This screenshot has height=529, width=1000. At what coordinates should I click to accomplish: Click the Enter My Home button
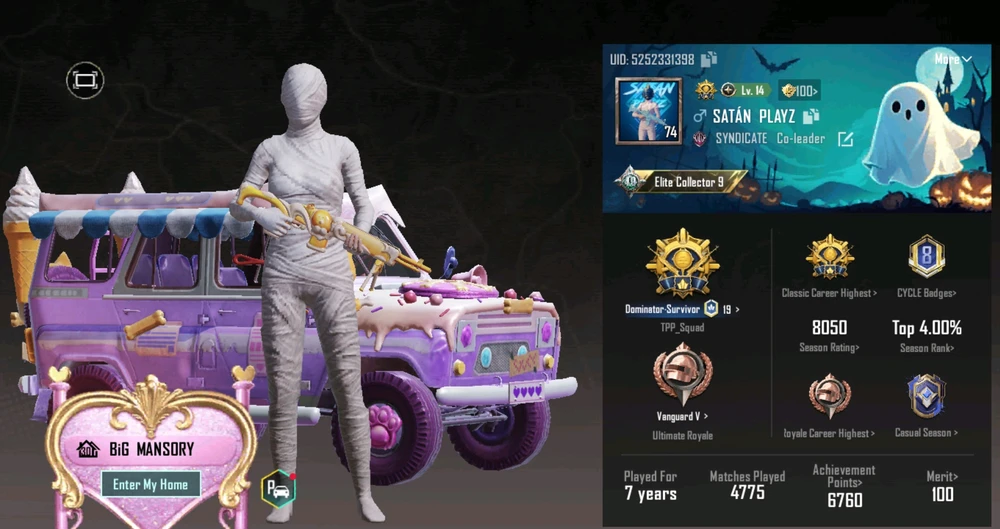click(x=150, y=485)
